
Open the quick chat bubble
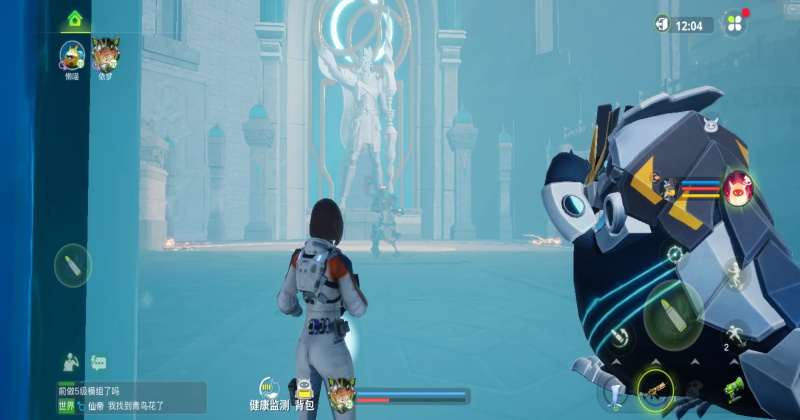(x=98, y=362)
